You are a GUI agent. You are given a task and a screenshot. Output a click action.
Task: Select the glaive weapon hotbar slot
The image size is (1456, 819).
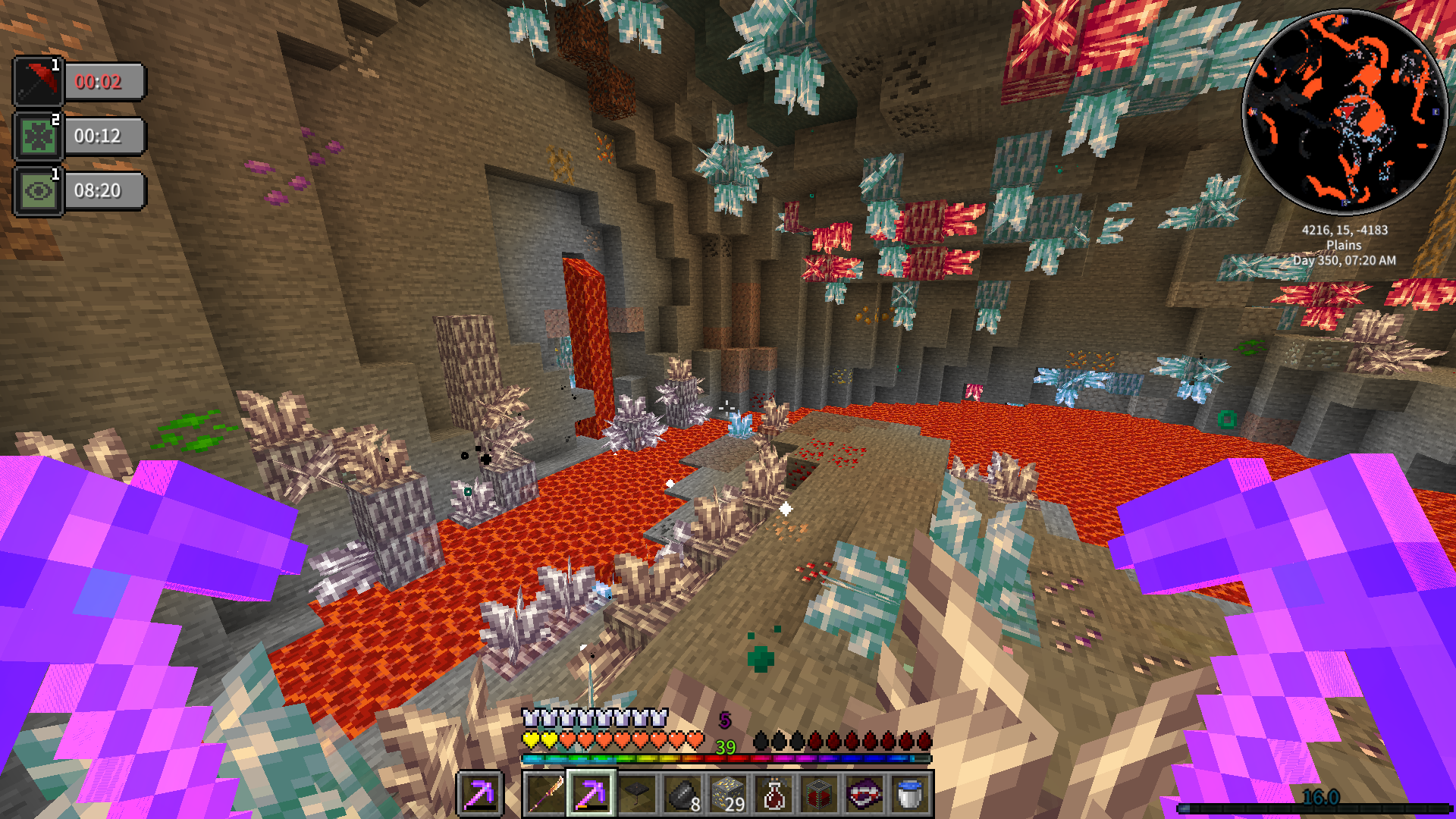(545, 794)
